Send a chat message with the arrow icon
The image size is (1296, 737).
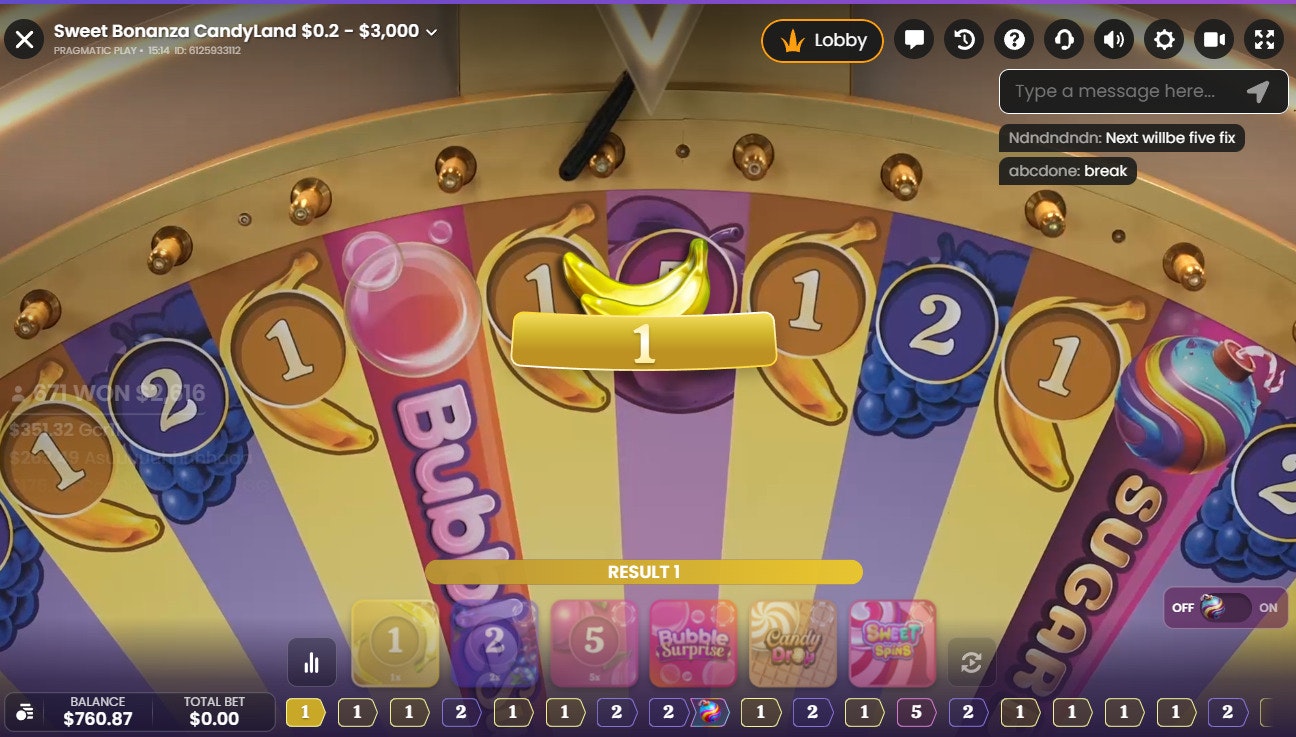pyautogui.click(x=1258, y=92)
